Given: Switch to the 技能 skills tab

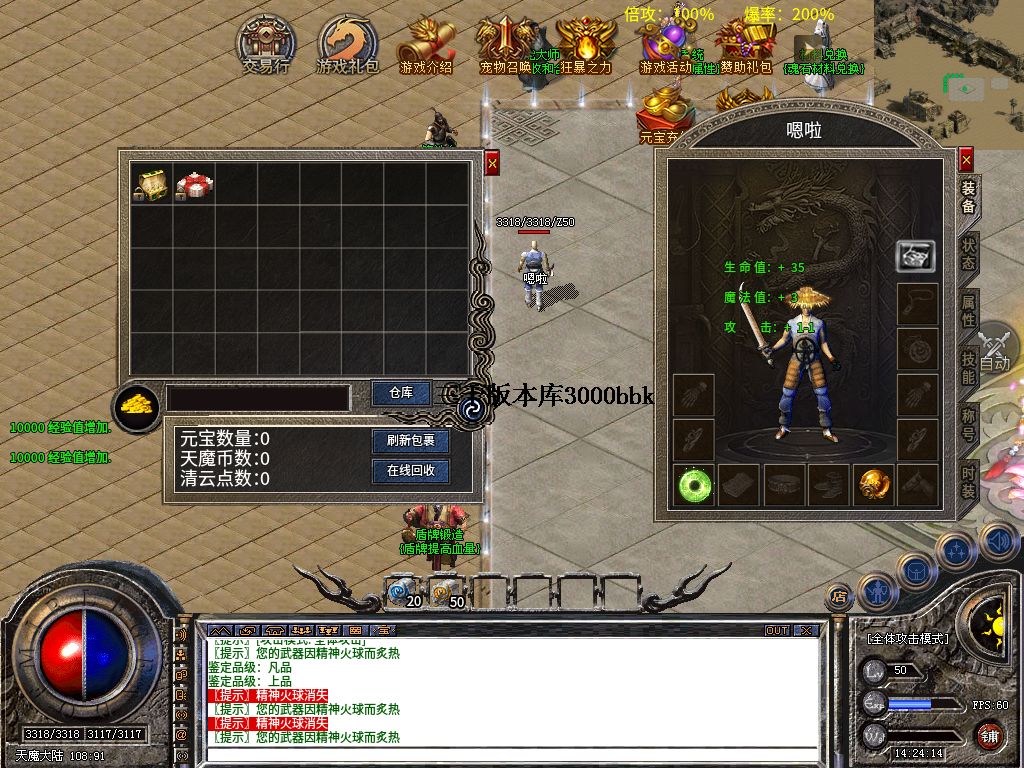Looking at the screenshot, I should coord(968,367).
